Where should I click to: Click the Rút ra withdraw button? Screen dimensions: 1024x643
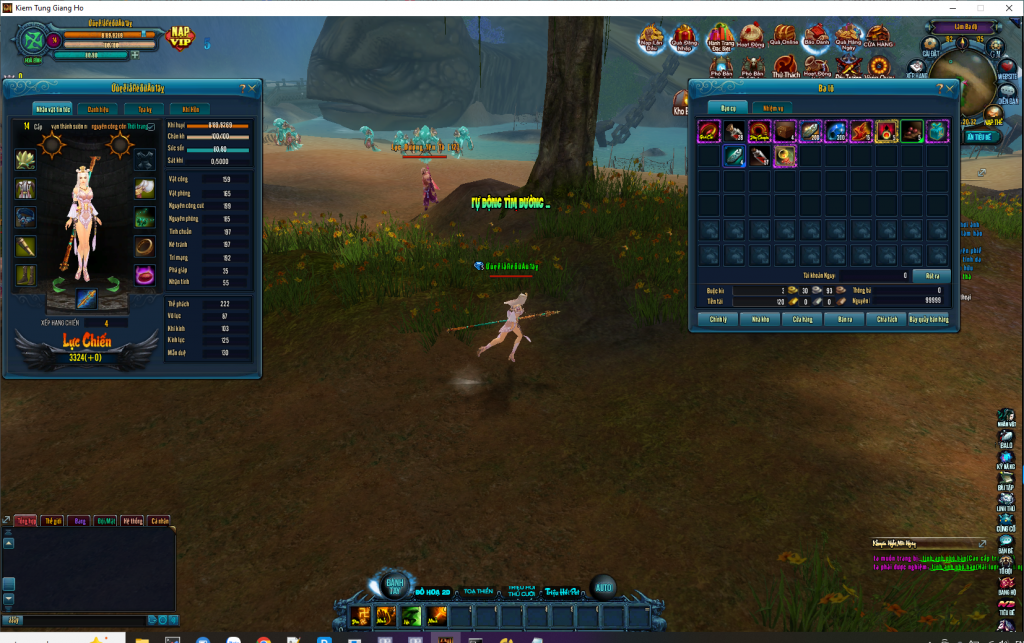click(x=932, y=275)
